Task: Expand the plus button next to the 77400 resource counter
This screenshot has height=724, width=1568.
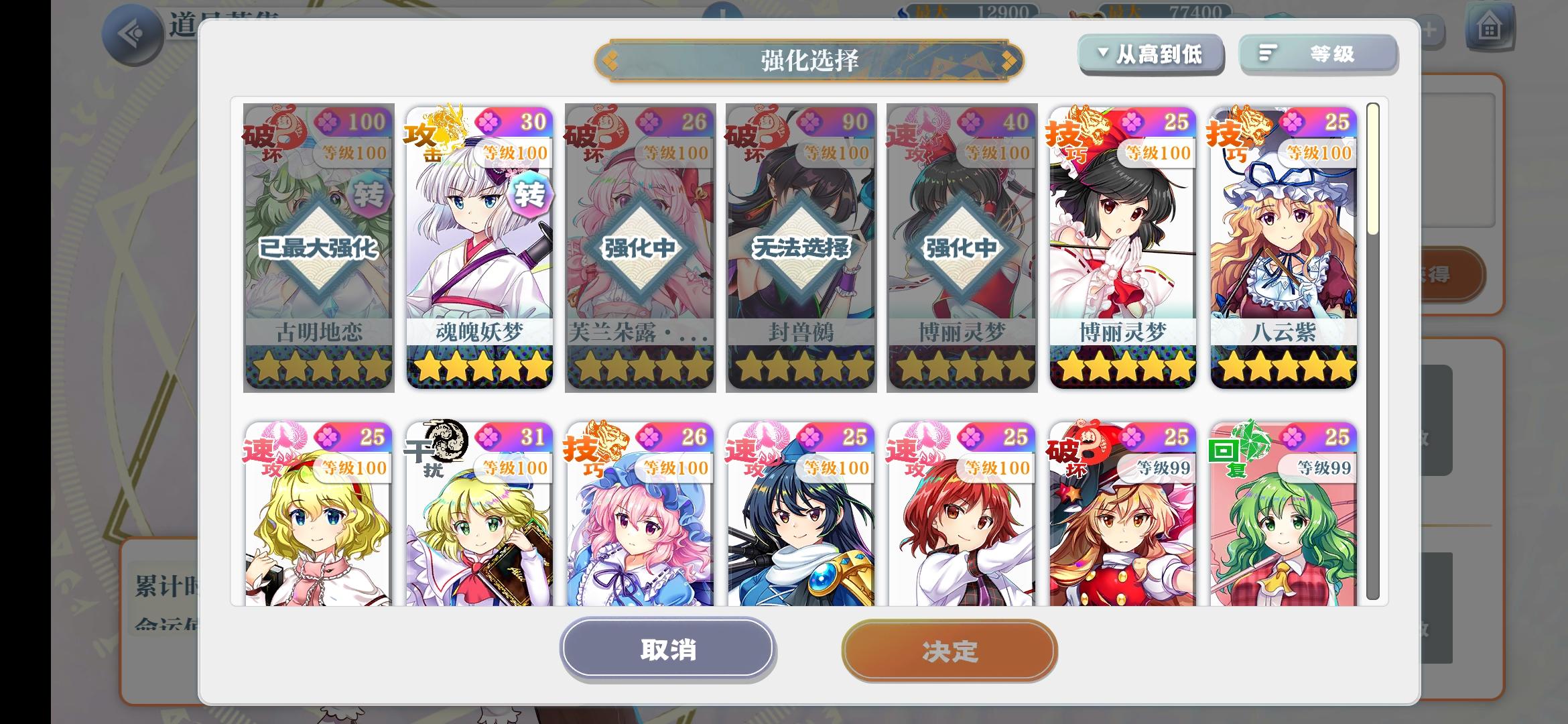Action: 1429,29
